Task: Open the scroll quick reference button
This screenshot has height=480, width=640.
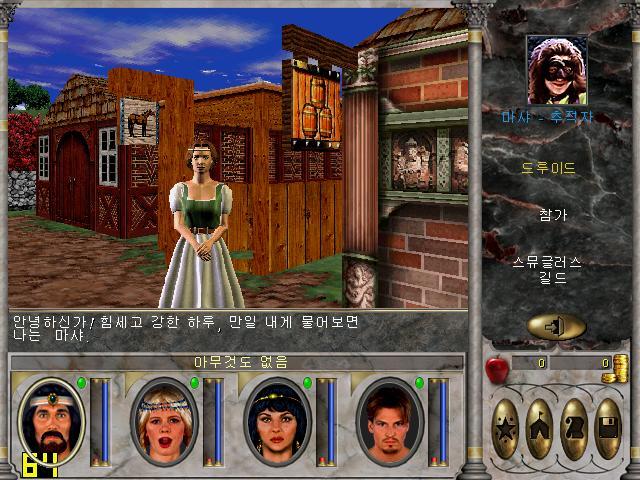Action: (574, 428)
